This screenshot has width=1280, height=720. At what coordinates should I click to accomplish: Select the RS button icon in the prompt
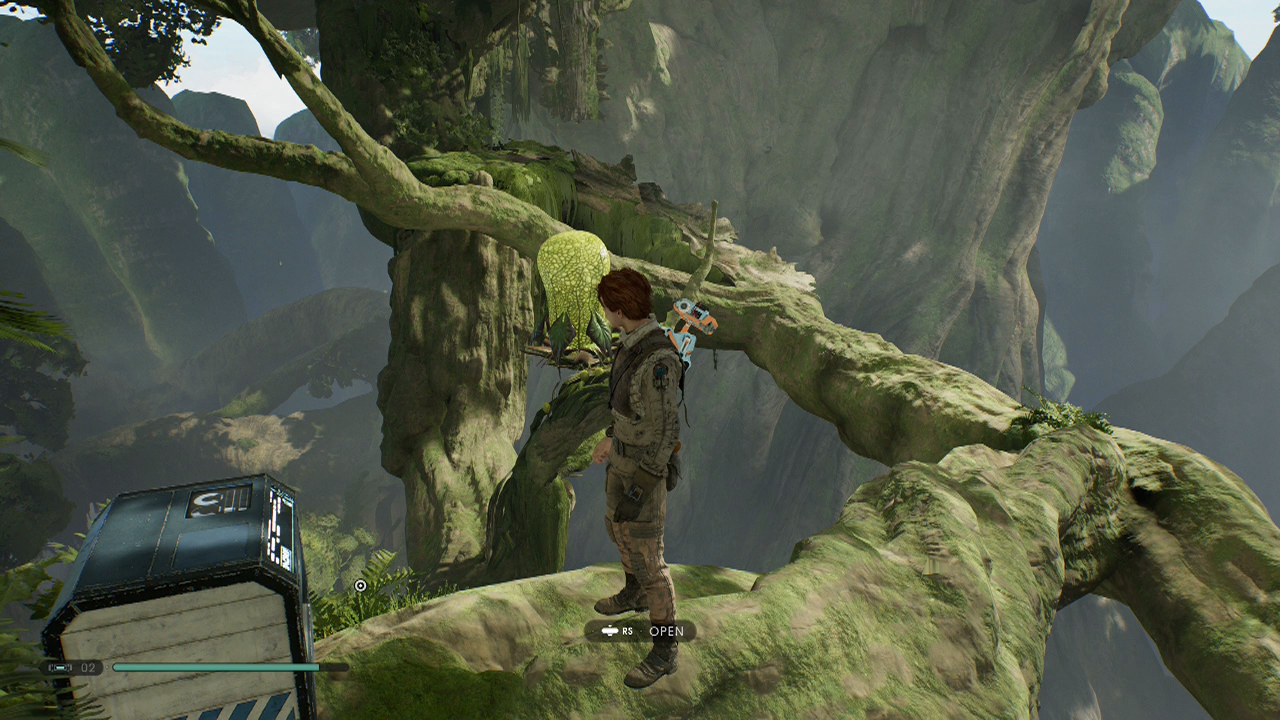point(608,631)
